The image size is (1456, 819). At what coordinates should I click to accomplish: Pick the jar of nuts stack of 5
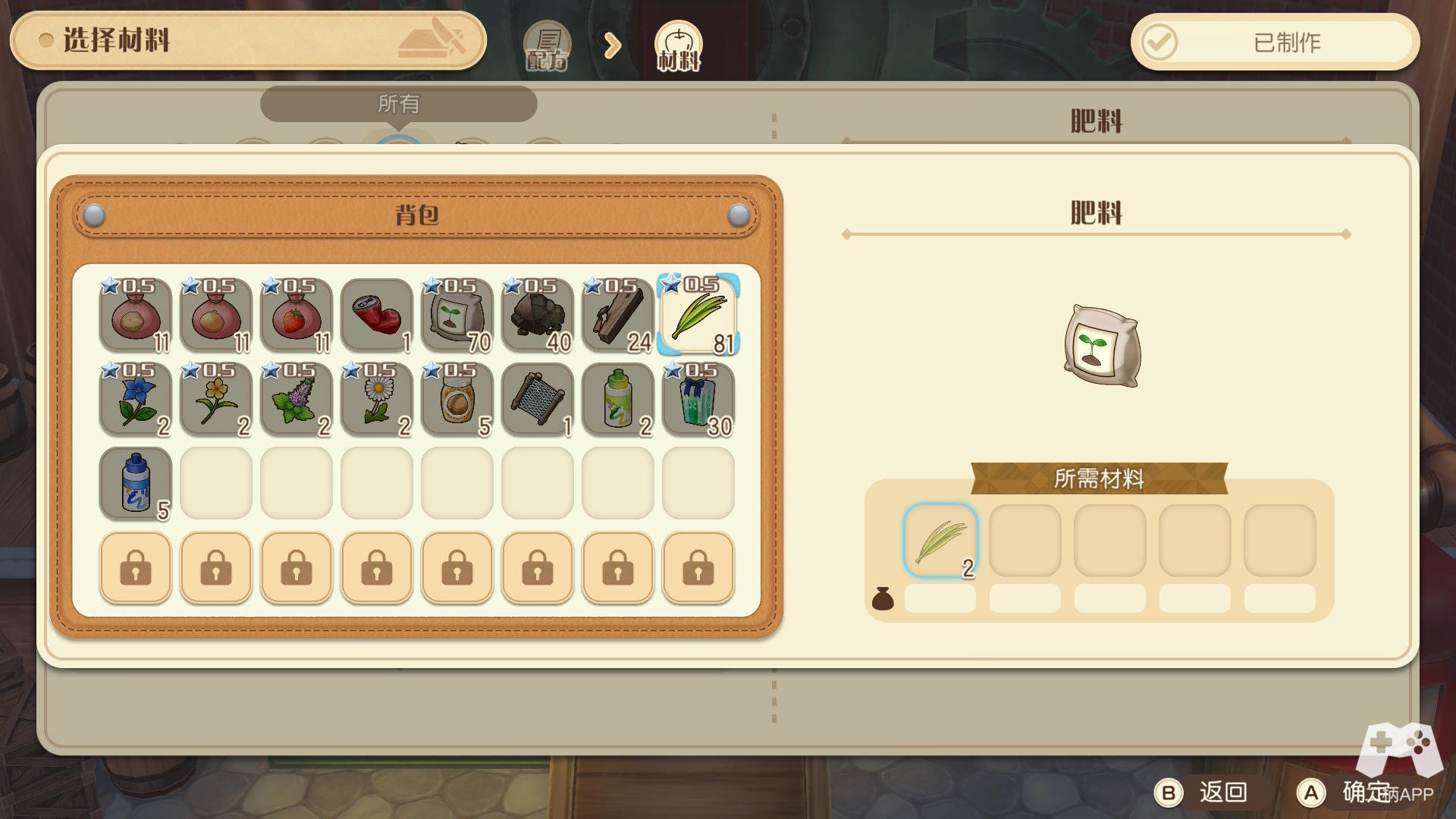tap(457, 400)
